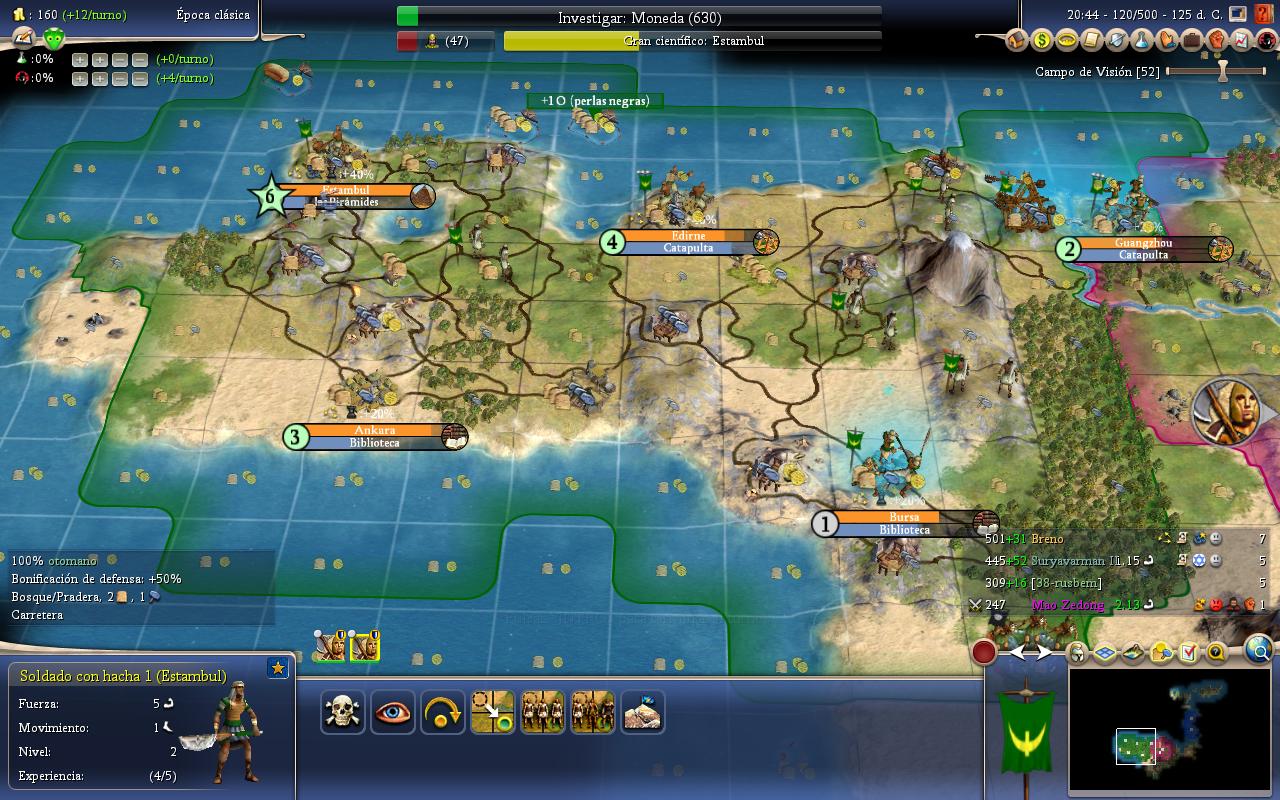Activate sentry with the eye button
Viewport: 1280px width, 800px height.
click(x=393, y=712)
